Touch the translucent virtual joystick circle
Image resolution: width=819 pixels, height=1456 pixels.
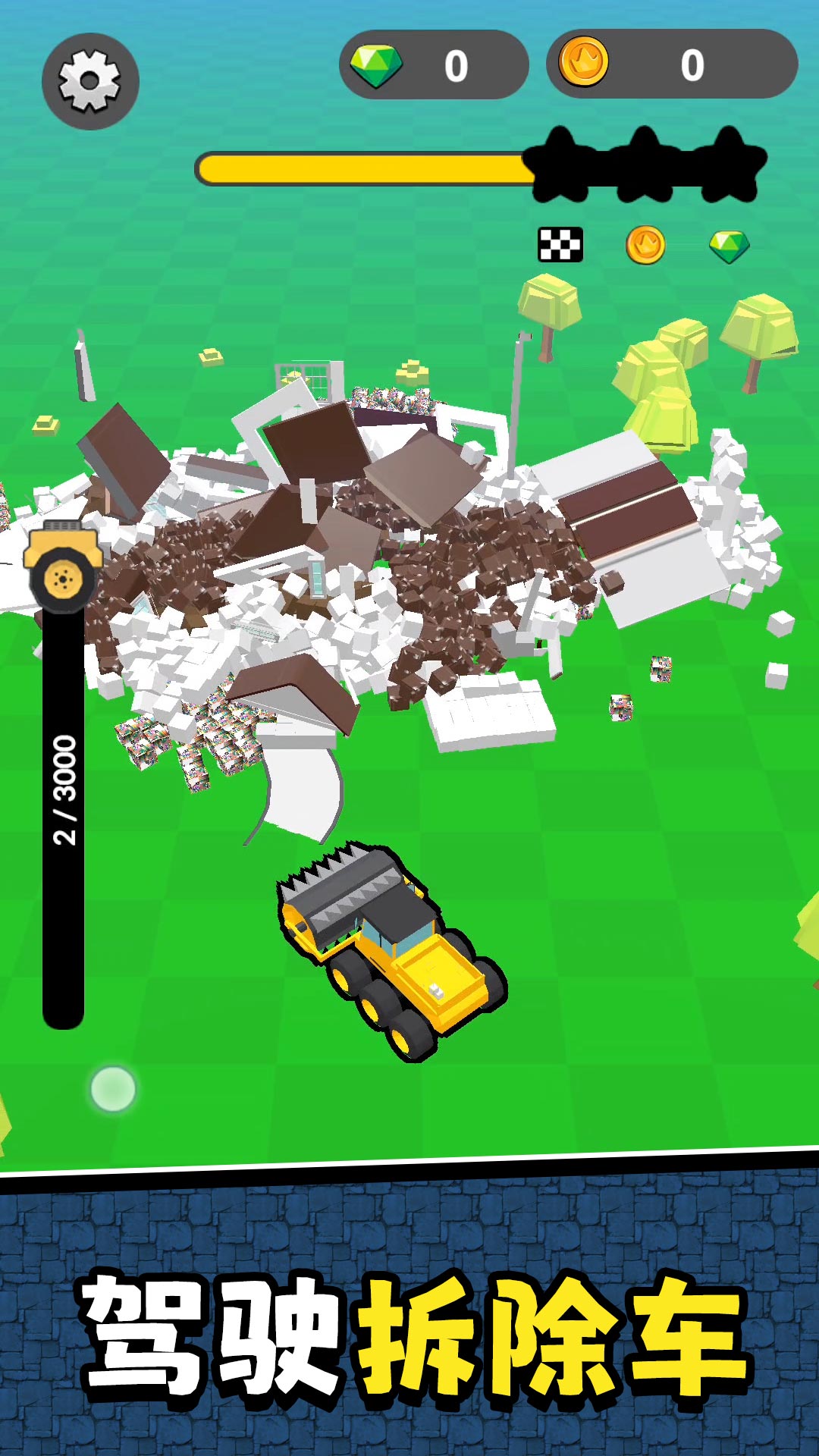pyautogui.click(x=113, y=1089)
